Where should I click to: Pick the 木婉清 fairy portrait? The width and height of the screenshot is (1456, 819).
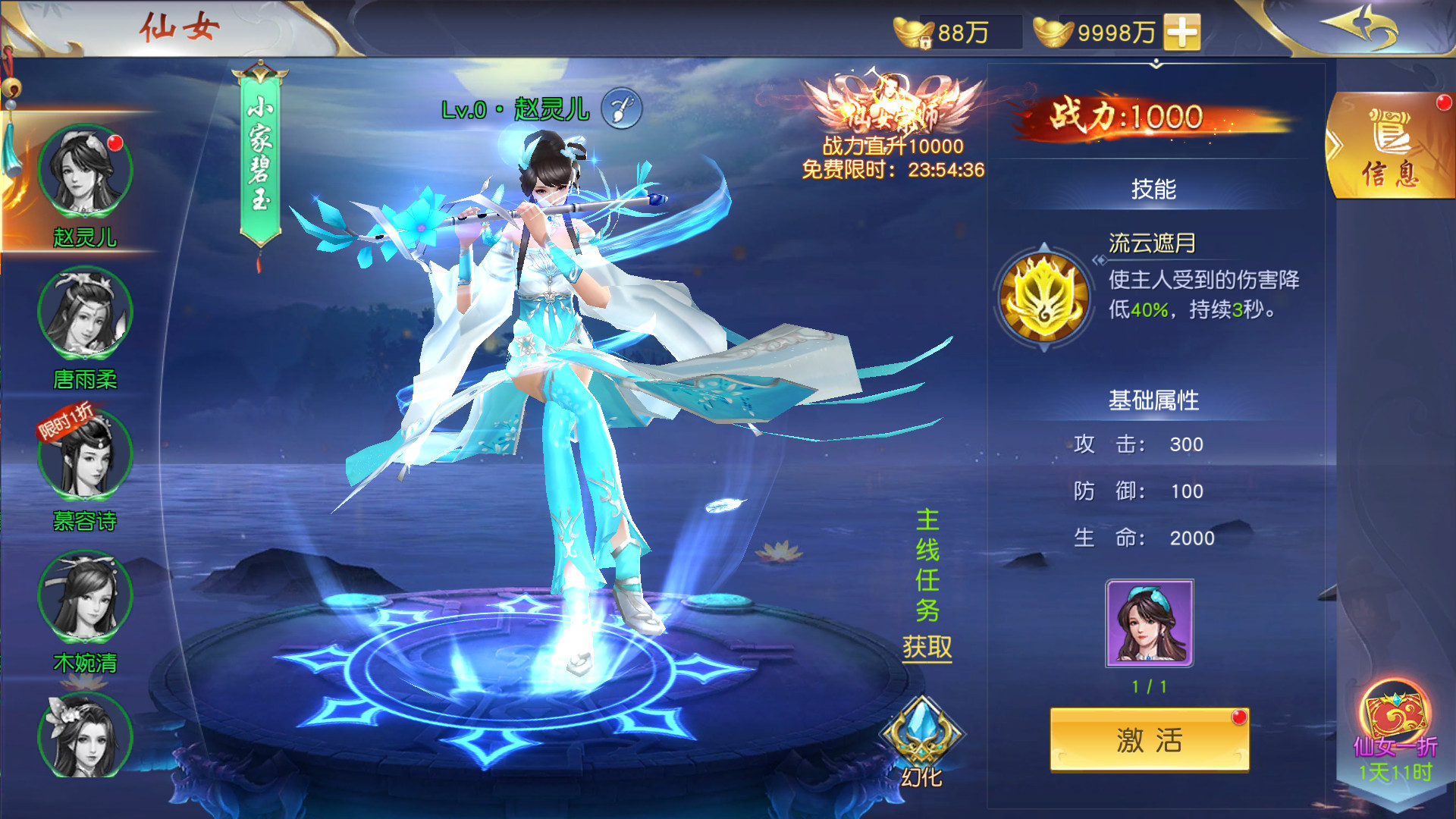click(85, 597)
